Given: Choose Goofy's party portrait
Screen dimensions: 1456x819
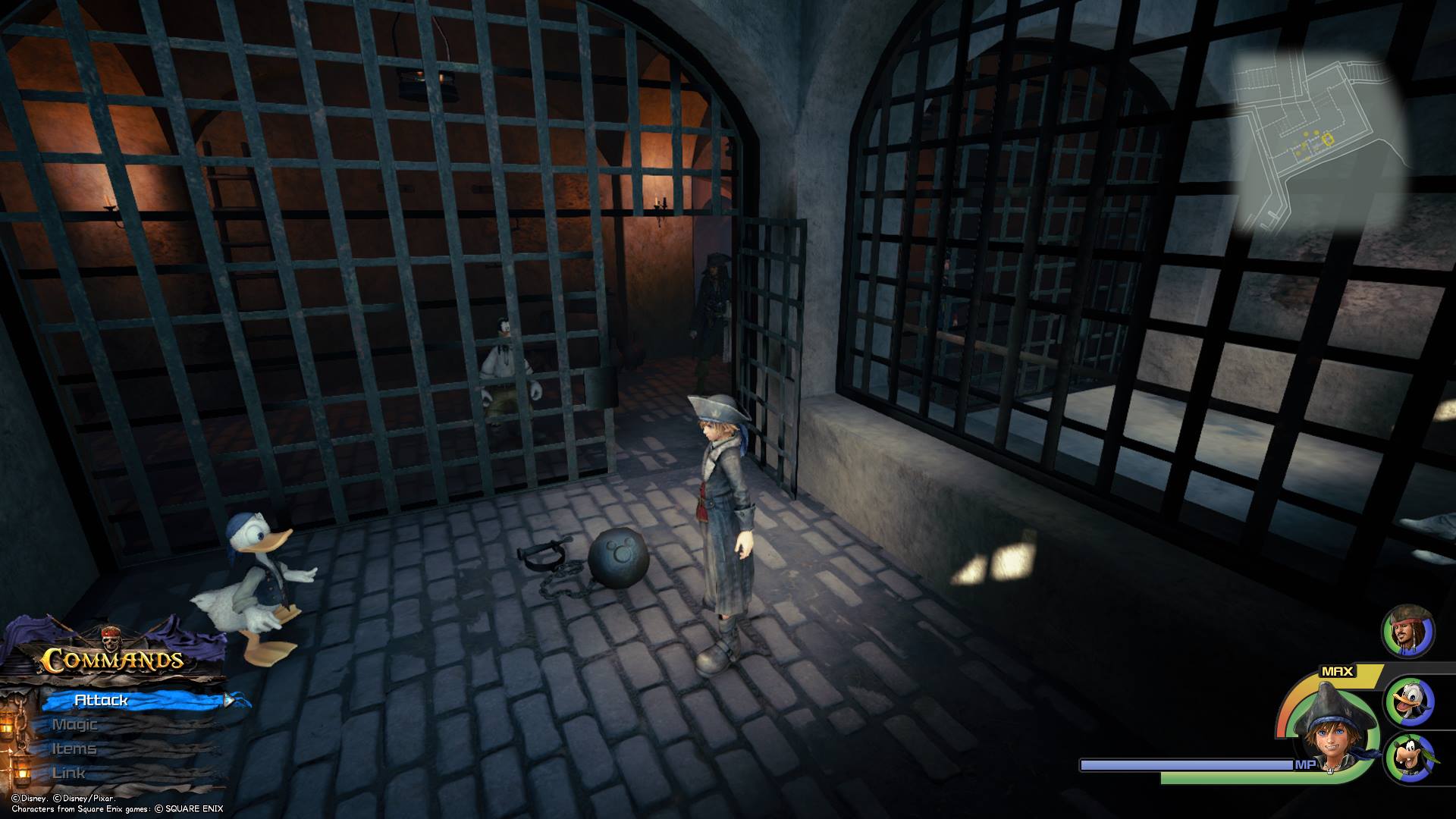Looking at the screenshot, I should (x=1410, y=757).
